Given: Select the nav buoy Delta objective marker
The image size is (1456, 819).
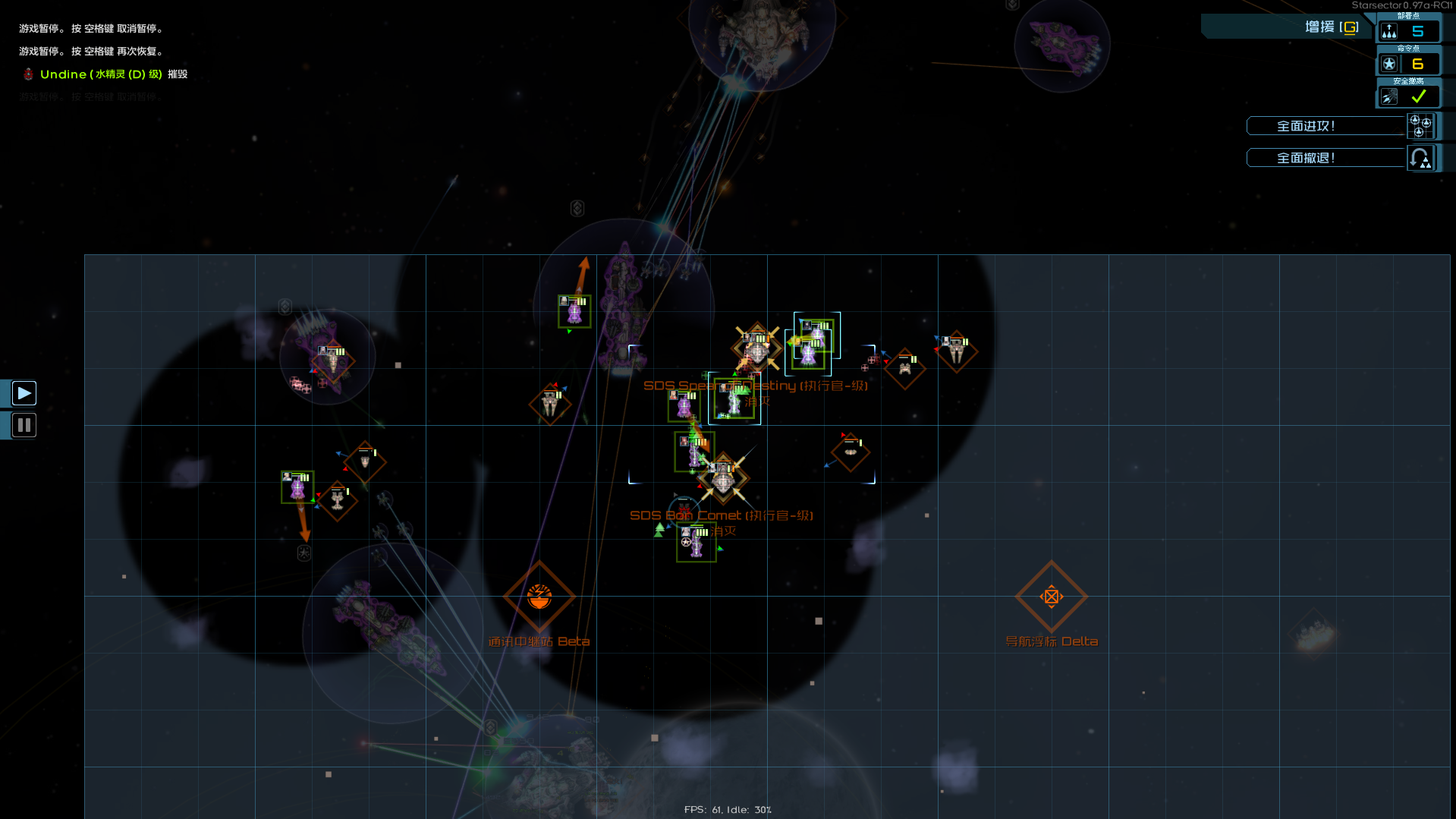Looking at the screenshot, I should 1052,597.
